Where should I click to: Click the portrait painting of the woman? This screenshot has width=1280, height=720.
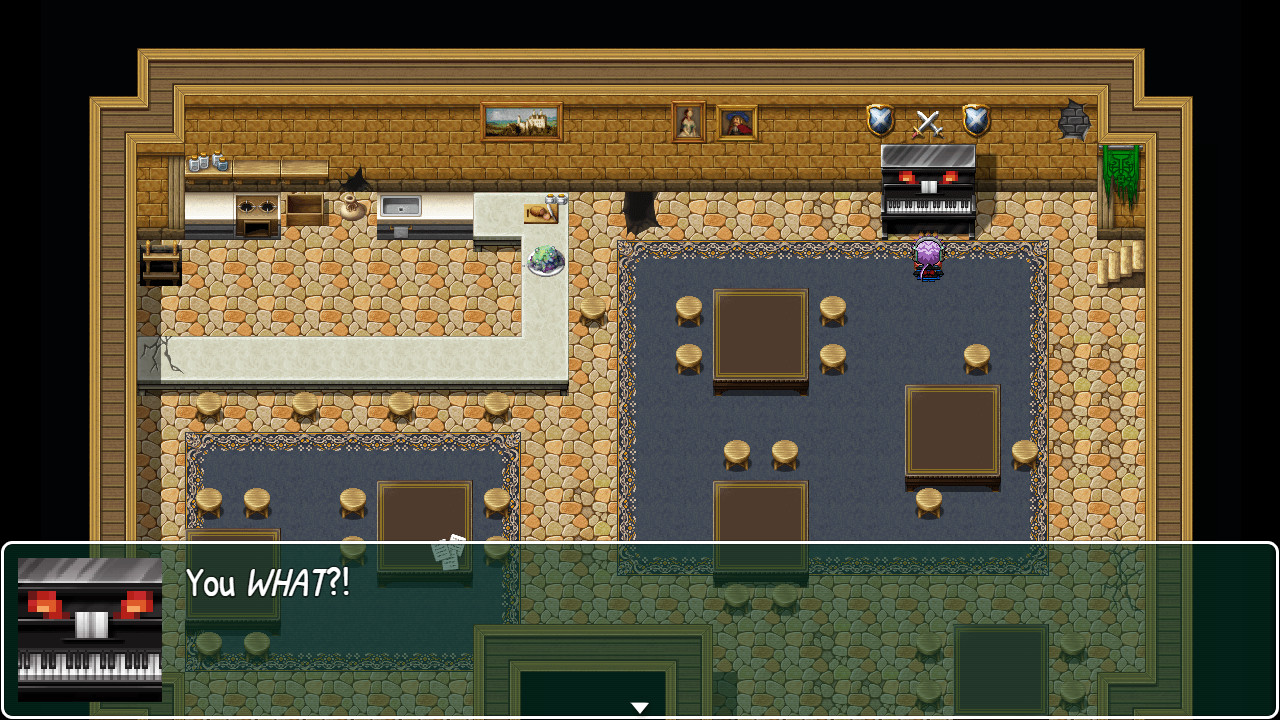click(x=688, y=122)
